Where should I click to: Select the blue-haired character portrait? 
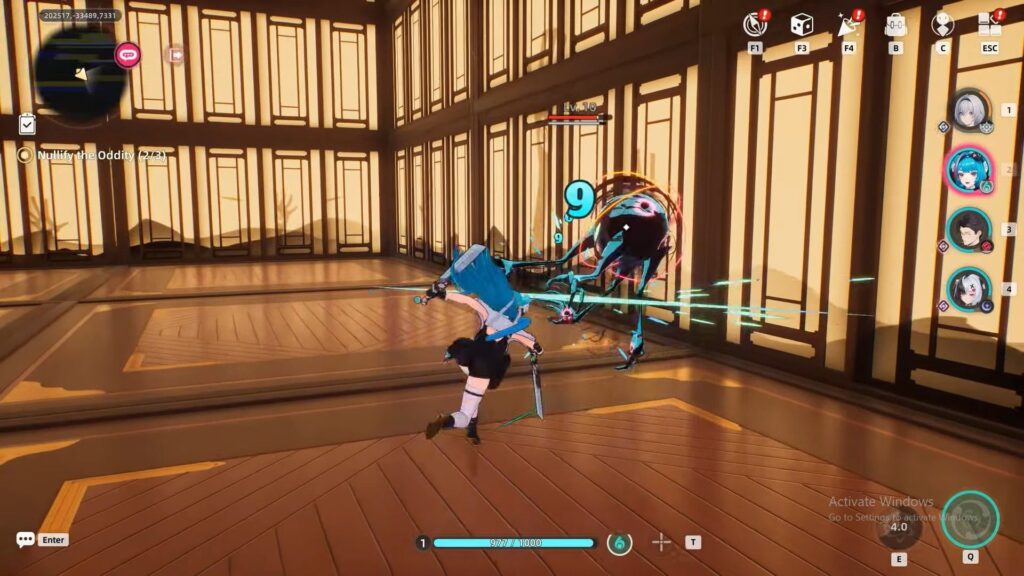click(968, 170)
